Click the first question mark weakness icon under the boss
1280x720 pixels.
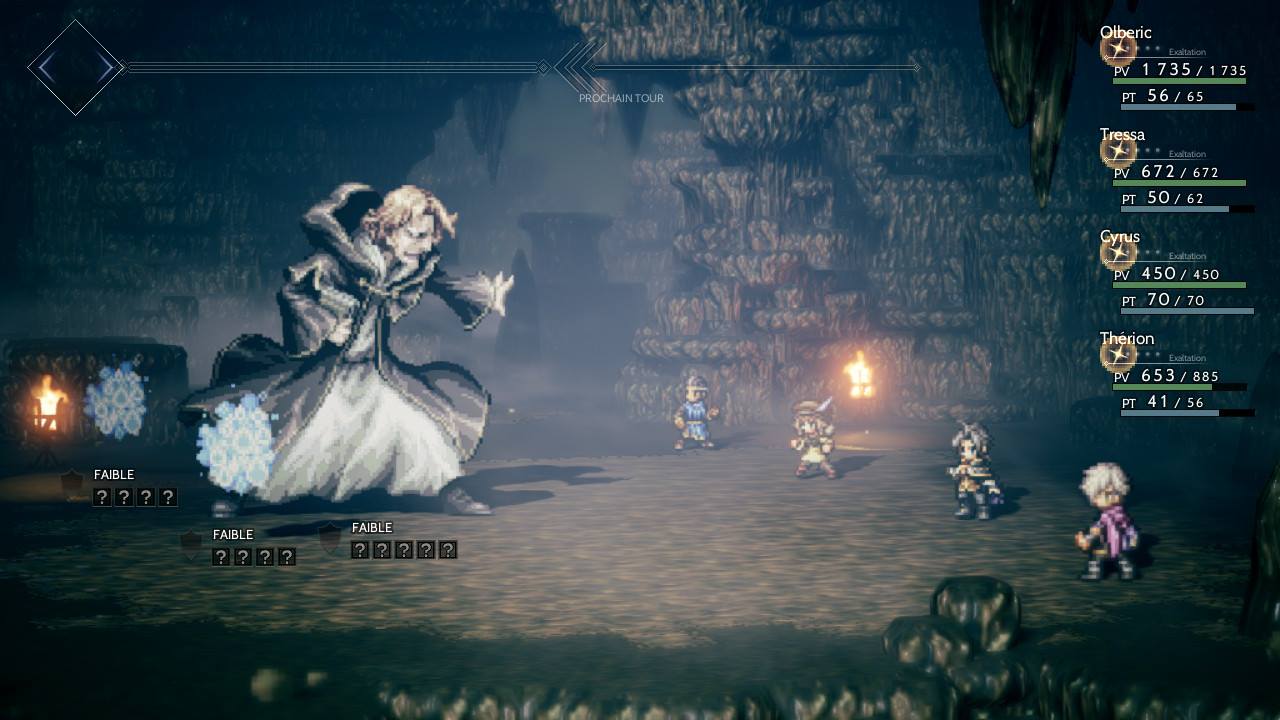(101, 496)
